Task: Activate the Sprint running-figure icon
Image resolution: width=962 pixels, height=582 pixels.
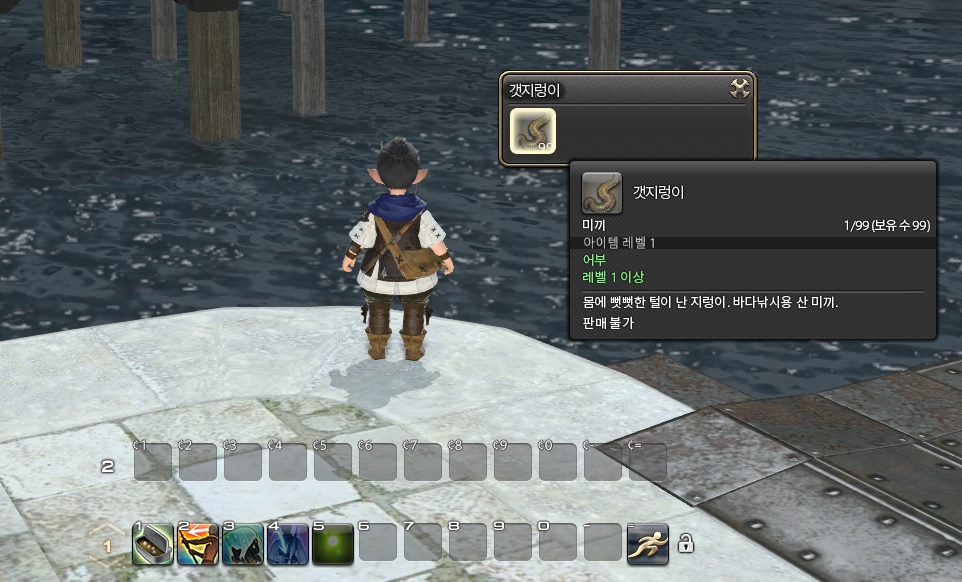Action: (x=647, y=543)
